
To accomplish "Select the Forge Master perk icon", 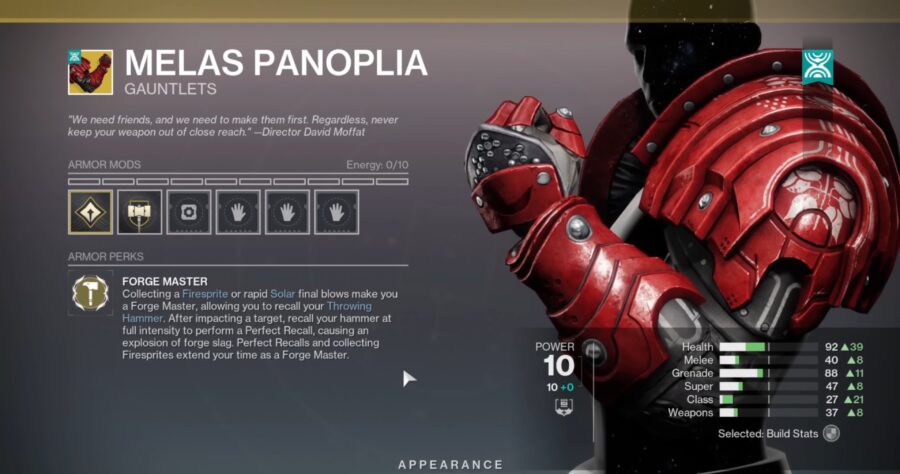I will [x=90, y=294].
